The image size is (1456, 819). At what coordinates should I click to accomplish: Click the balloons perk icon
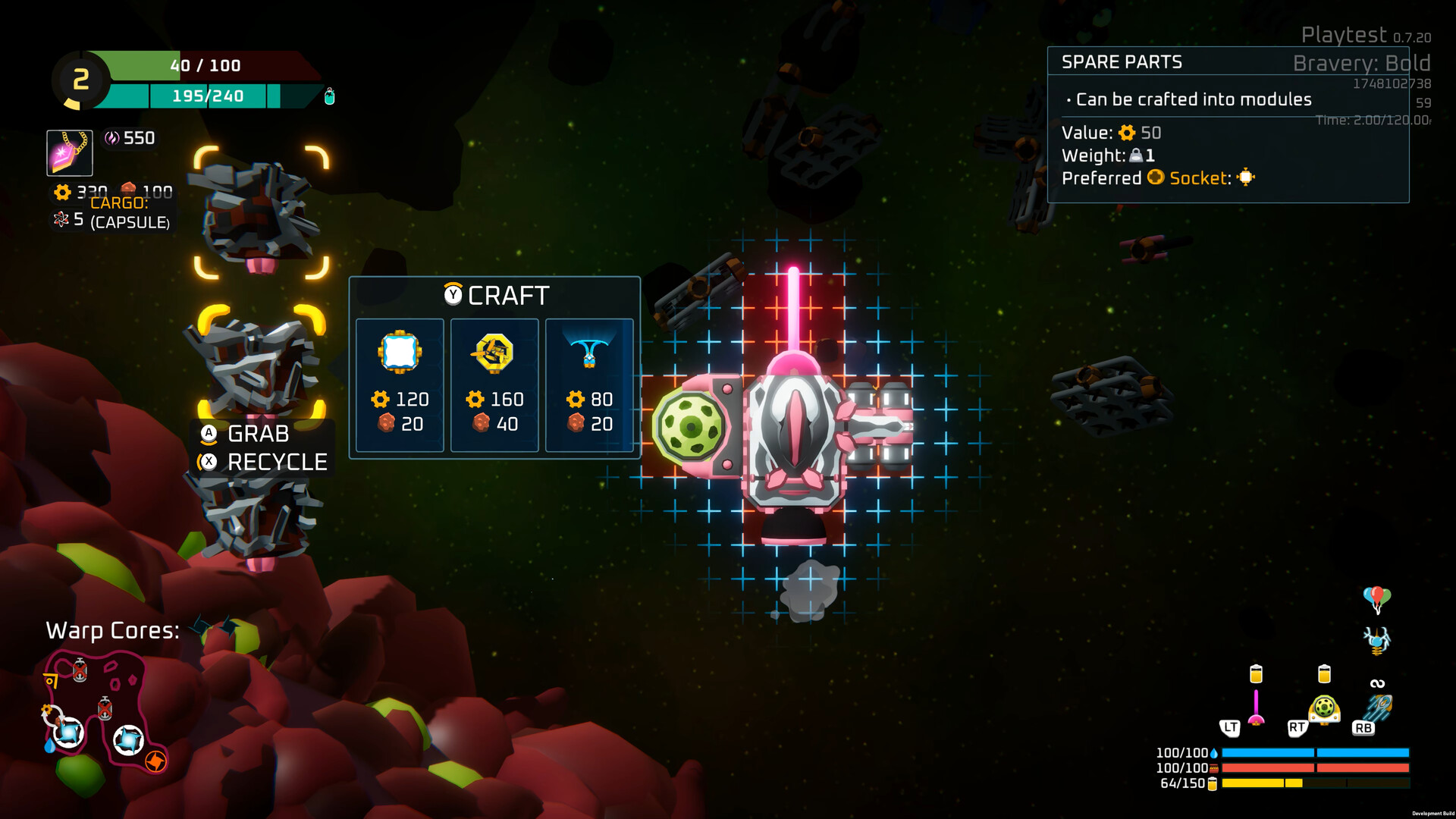[x=1377, y=598]
